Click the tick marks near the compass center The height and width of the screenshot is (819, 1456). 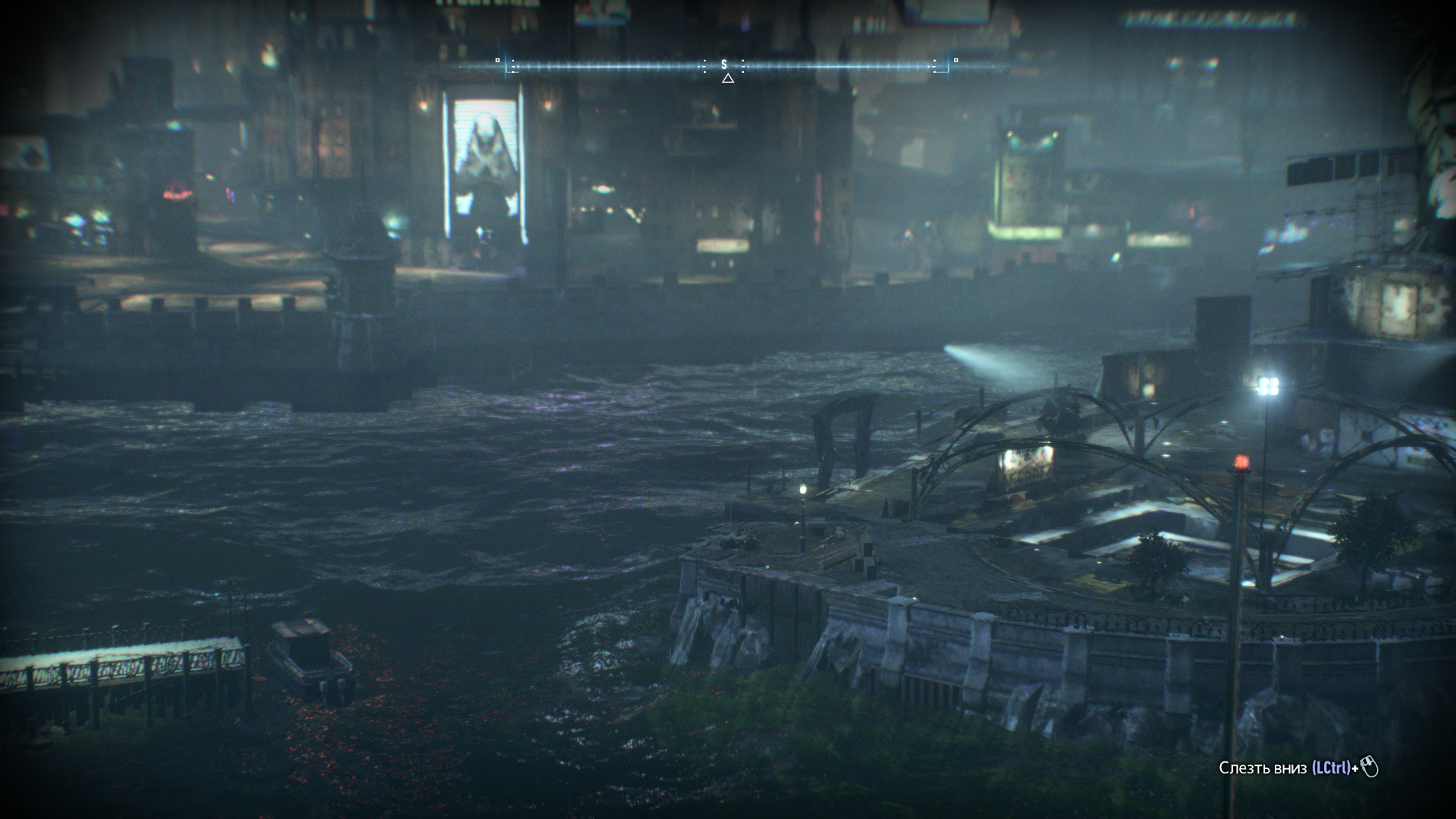point(704,65)
